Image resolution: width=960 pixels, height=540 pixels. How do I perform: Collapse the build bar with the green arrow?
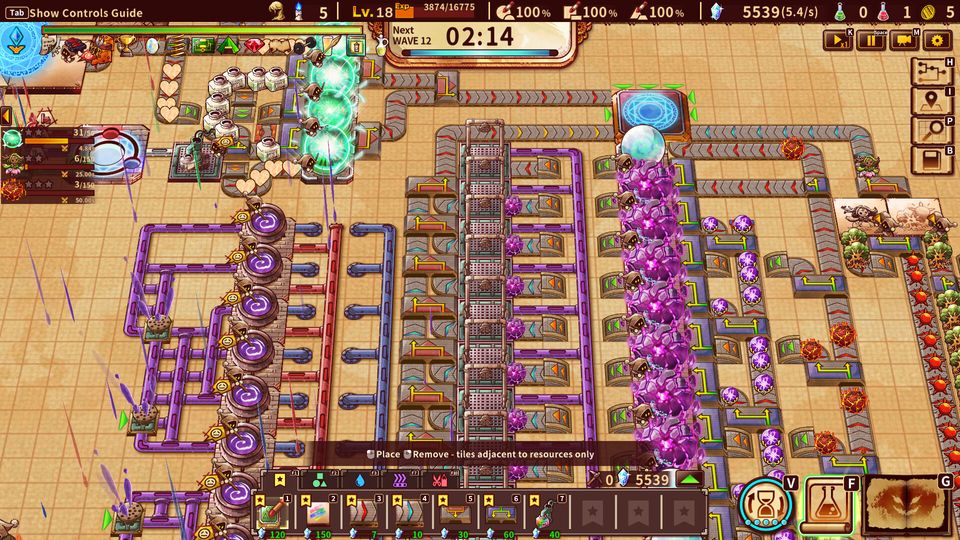click(690, 480)
